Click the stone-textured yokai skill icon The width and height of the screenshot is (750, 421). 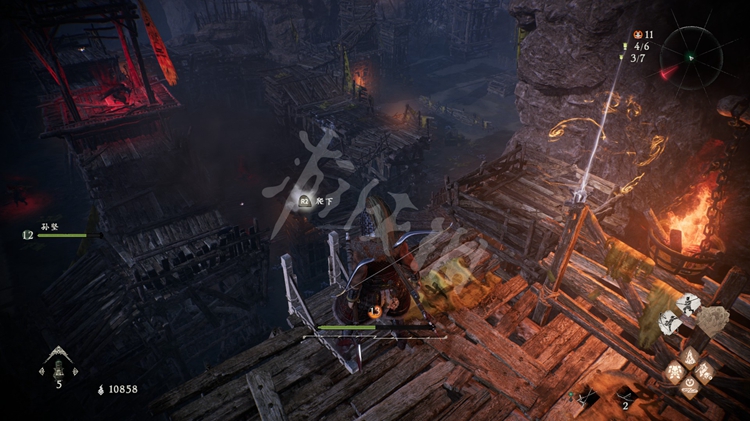713,320
